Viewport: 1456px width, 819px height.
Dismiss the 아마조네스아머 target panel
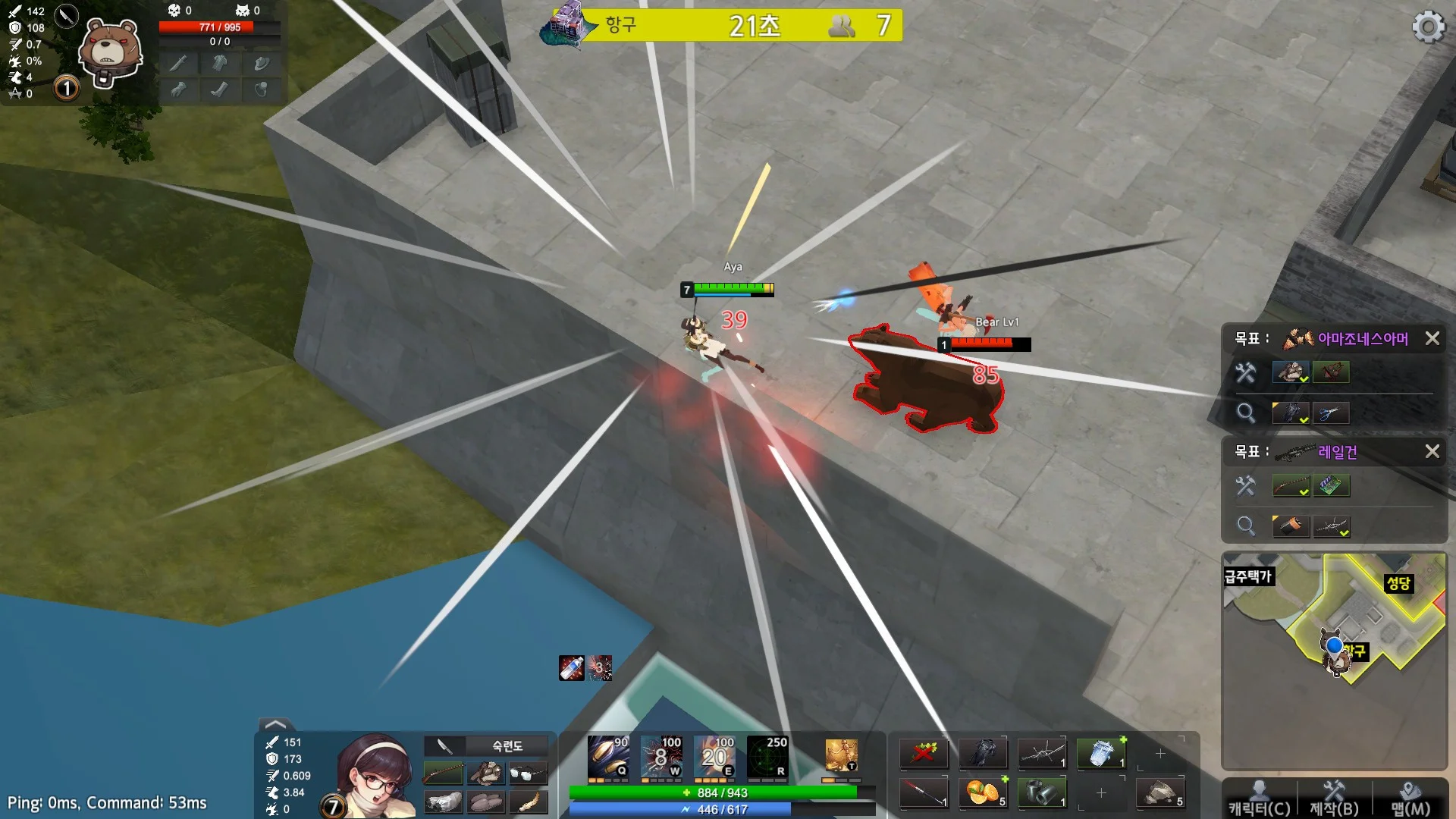1433,339
